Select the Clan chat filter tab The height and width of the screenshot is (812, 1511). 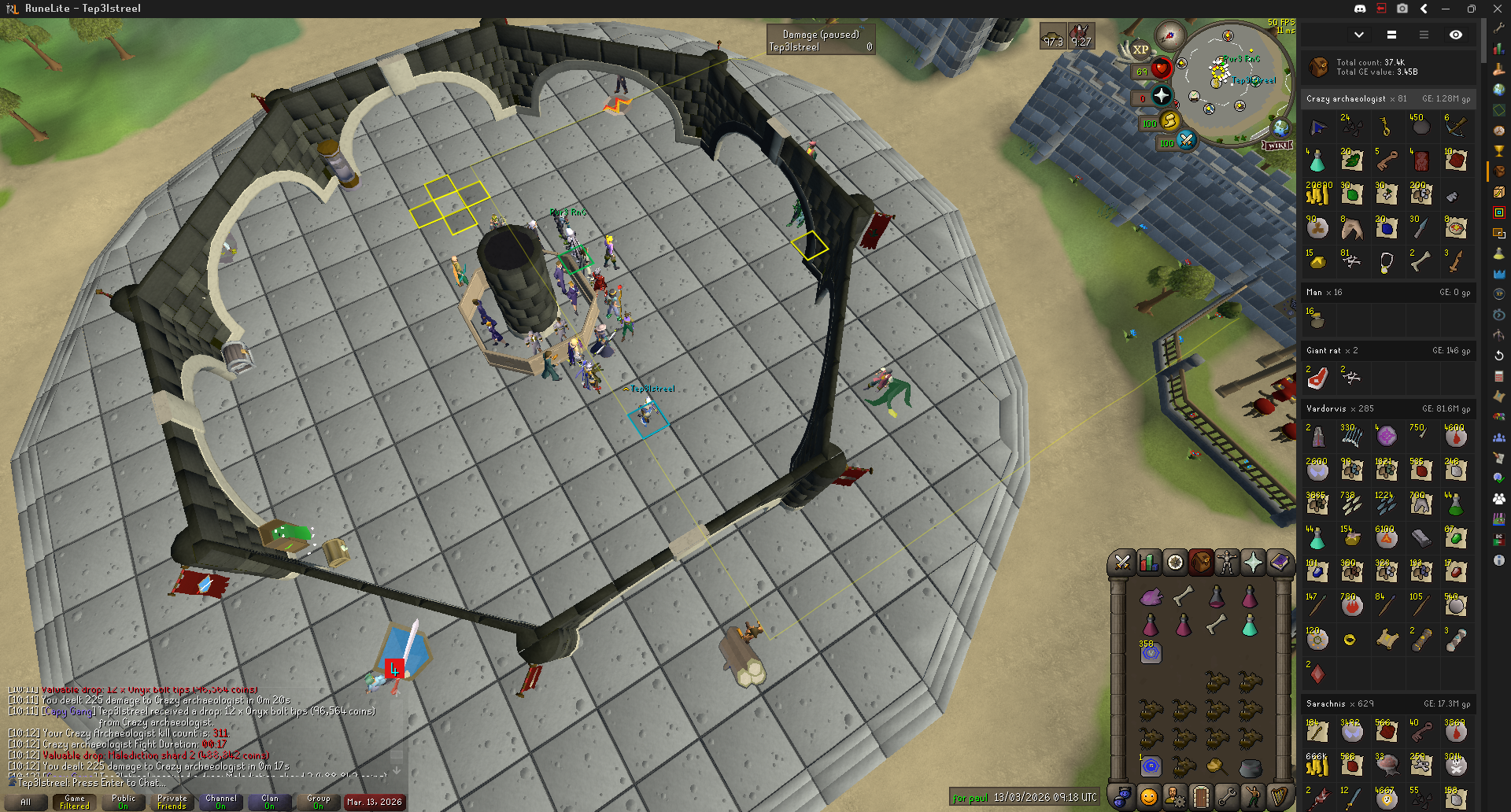tap(269, 802)
